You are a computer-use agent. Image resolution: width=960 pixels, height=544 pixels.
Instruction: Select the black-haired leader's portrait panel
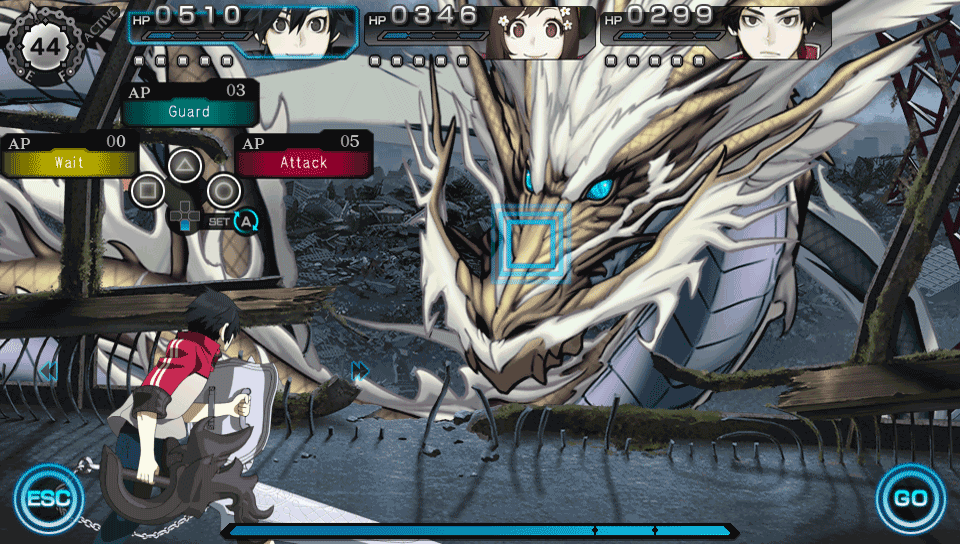(297, 32)
